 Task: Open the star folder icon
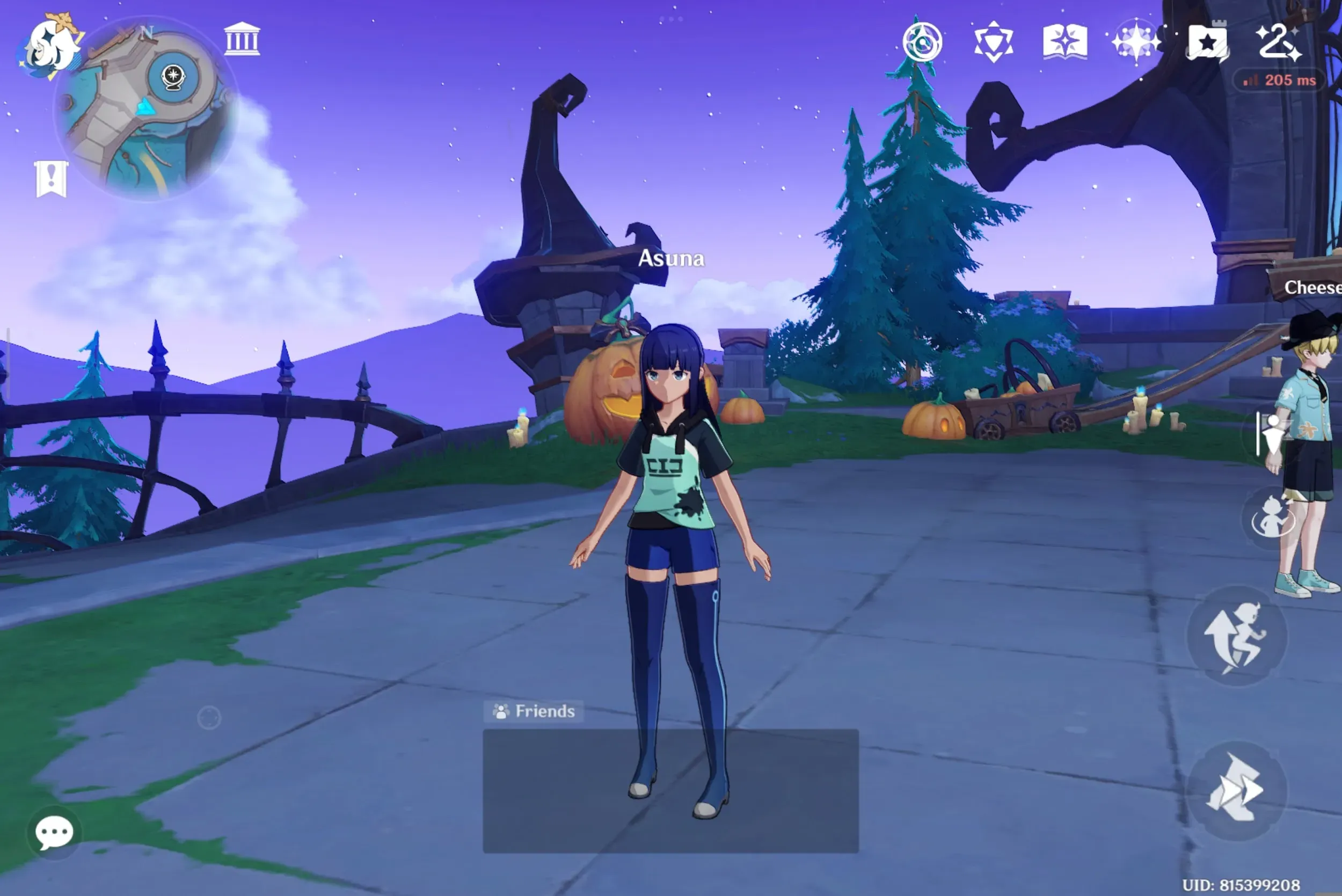(1207, 43)
